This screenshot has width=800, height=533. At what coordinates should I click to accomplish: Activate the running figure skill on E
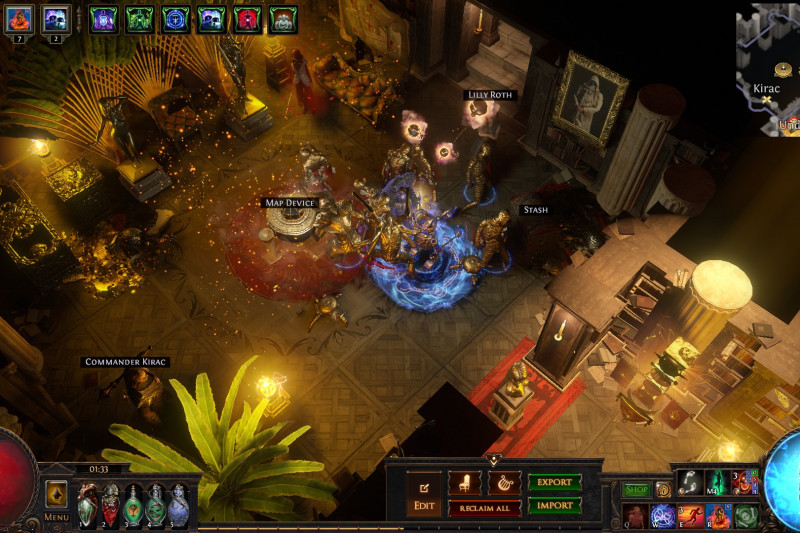pyautogui.click(x=691, y=516)
